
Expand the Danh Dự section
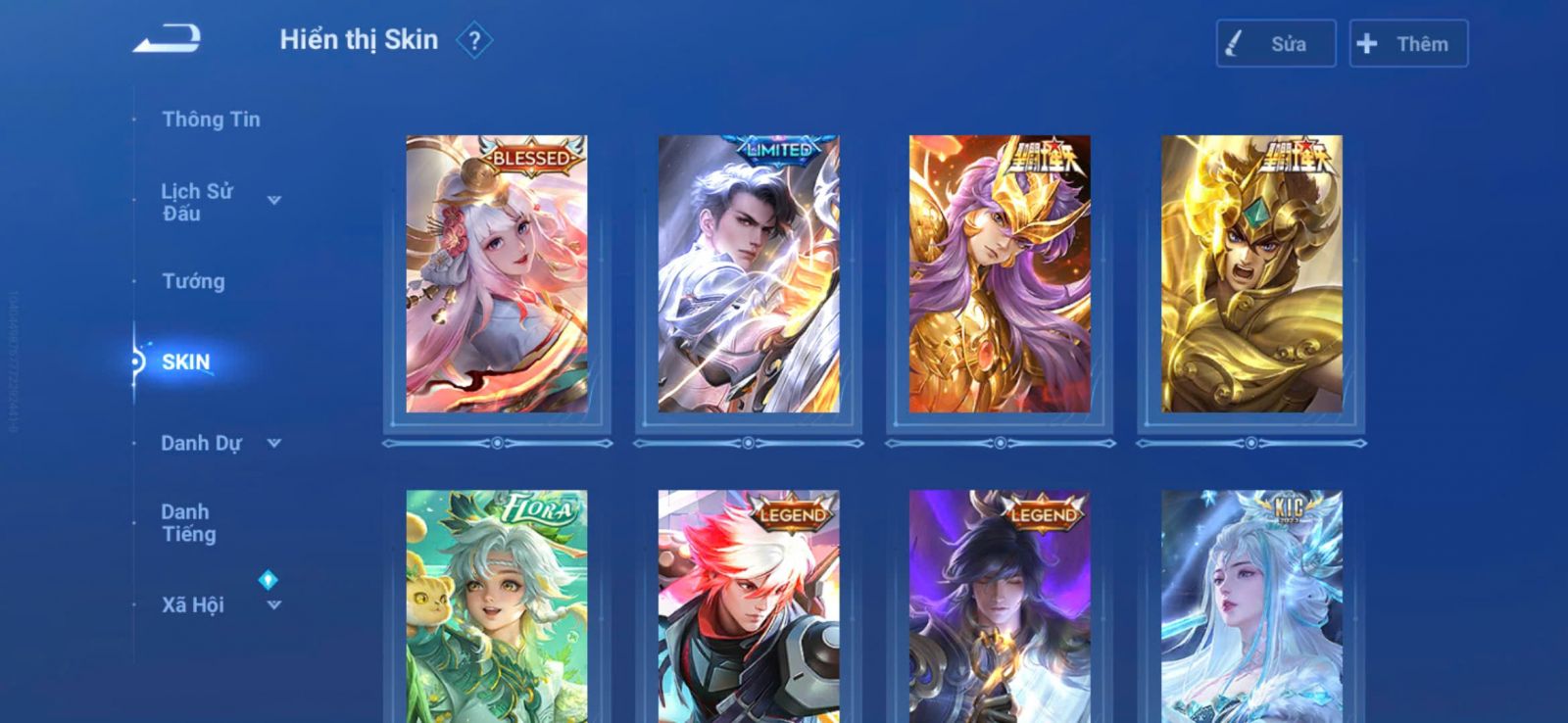coord(273,444)
